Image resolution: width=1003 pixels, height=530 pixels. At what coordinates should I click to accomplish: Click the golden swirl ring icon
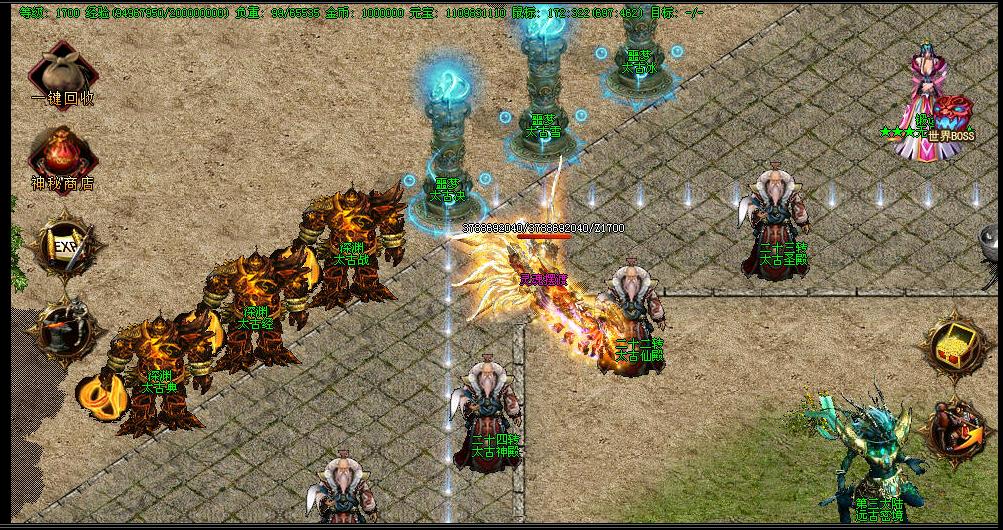click(97, 393)
